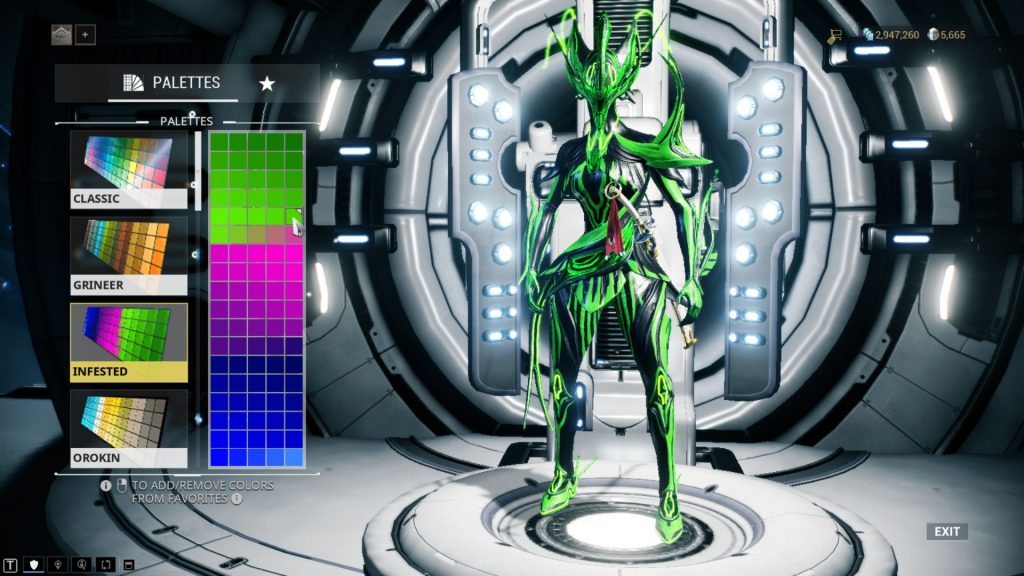The image size is (1024, 576).
Task: Choose the Grineer palette
Action: pos(129,256)
